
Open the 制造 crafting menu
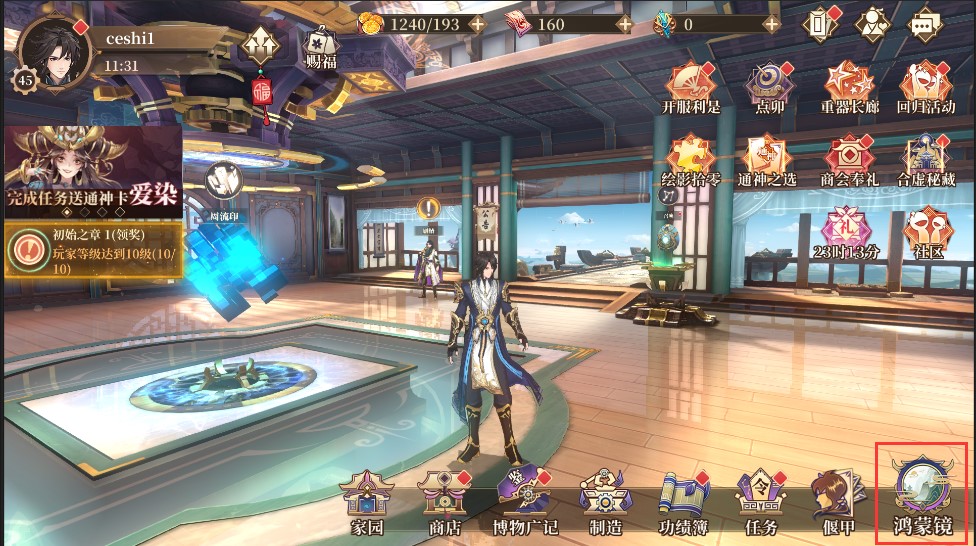click(603, 500)
